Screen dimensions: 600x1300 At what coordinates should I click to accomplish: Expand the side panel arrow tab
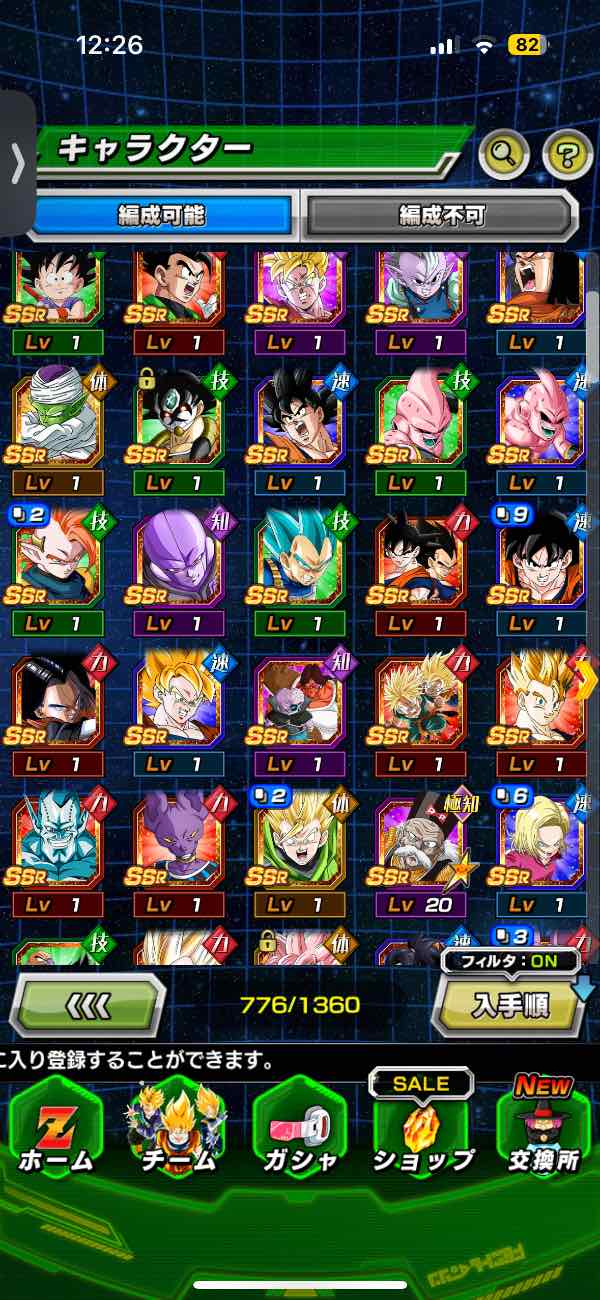pos(17,163)
